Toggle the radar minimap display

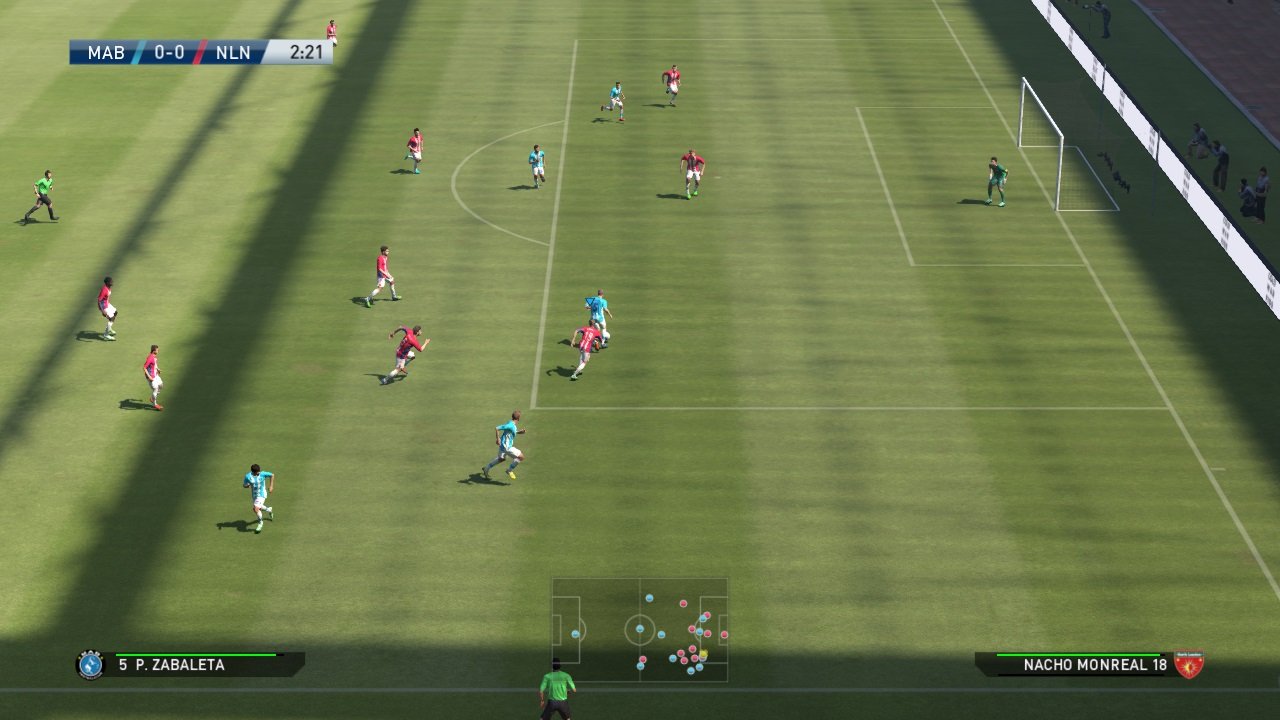(x=640, y=628)
